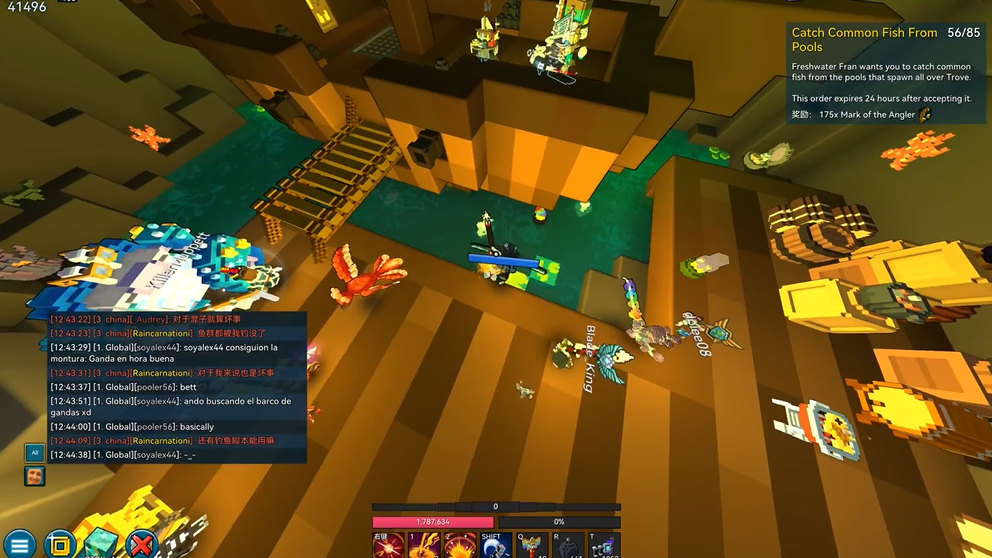Select the dark bomb item in slot R
992x558 pixels.
click(x=568, y=546)
